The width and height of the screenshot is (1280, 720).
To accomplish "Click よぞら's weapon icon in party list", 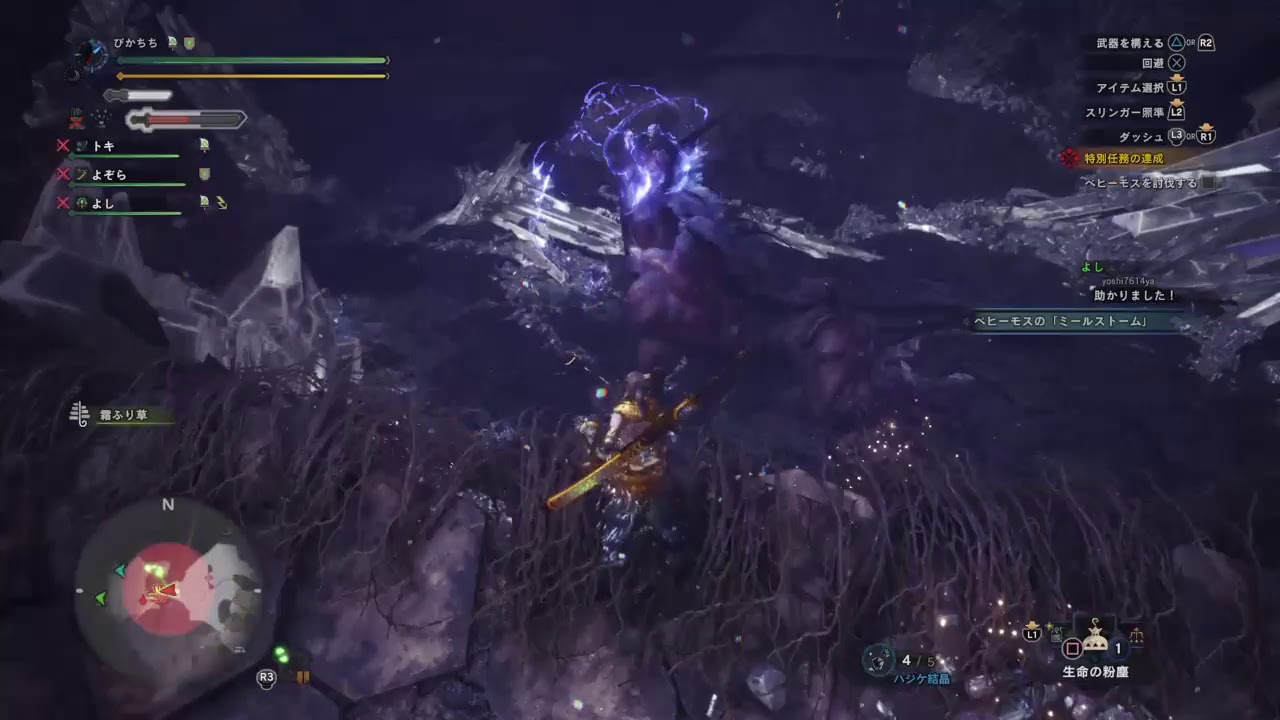I will click(x=83, y=174).
